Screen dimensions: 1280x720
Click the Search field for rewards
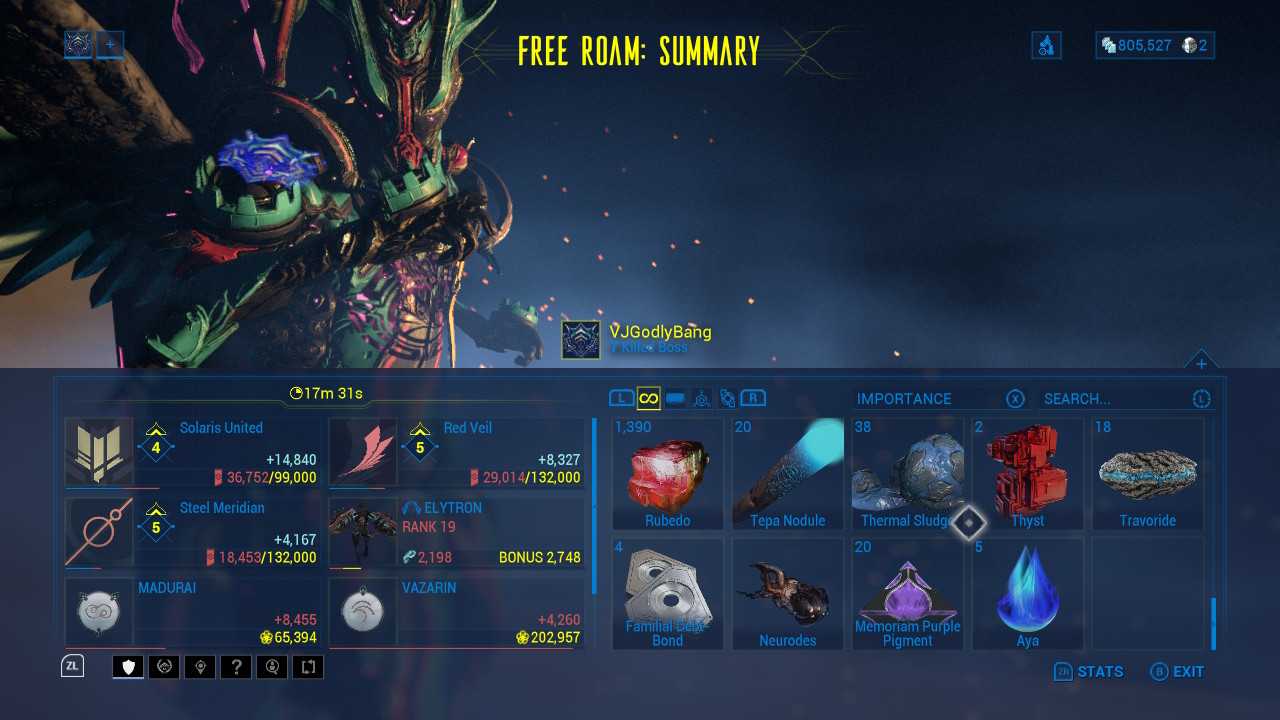pyautogui.click(x=1116, y=399)
